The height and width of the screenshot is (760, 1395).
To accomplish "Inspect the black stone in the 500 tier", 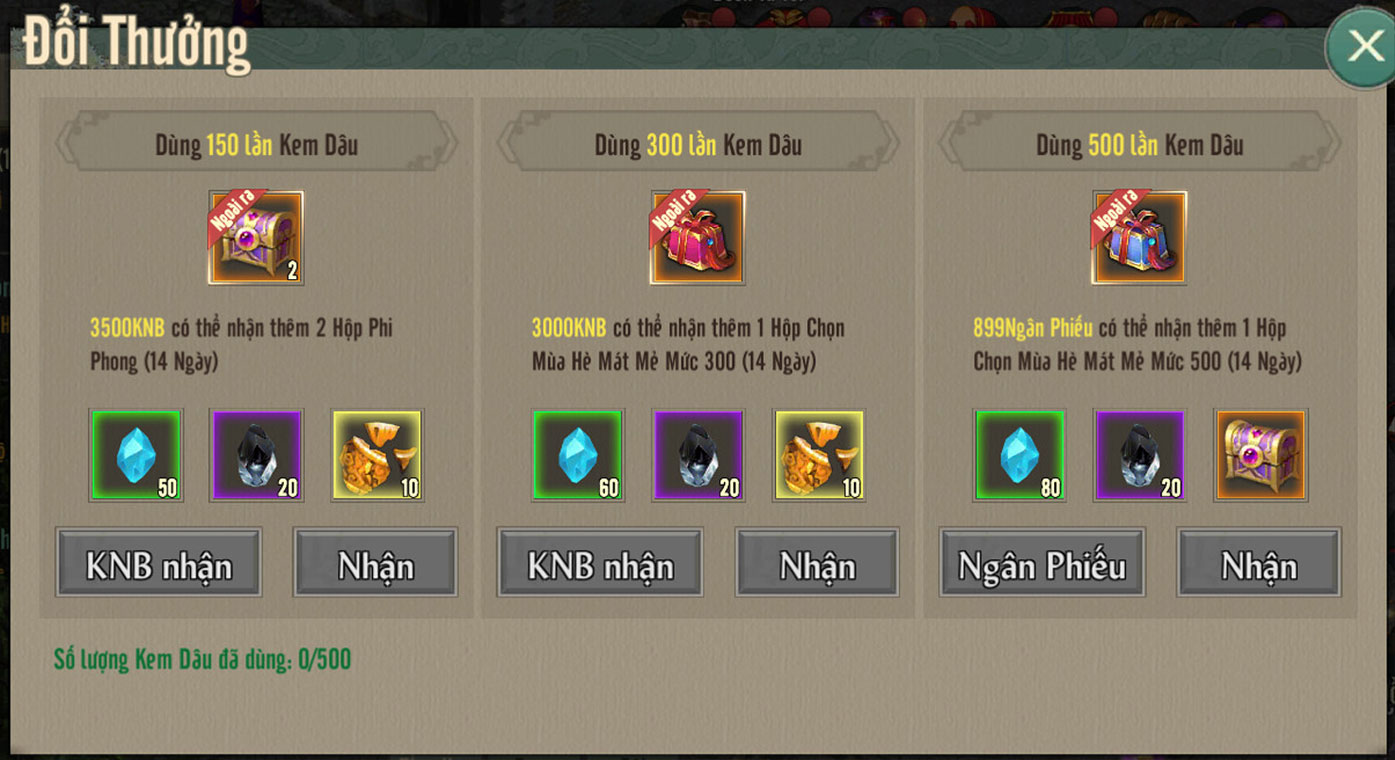I will pyautogui.click(x=1140, y=455).
